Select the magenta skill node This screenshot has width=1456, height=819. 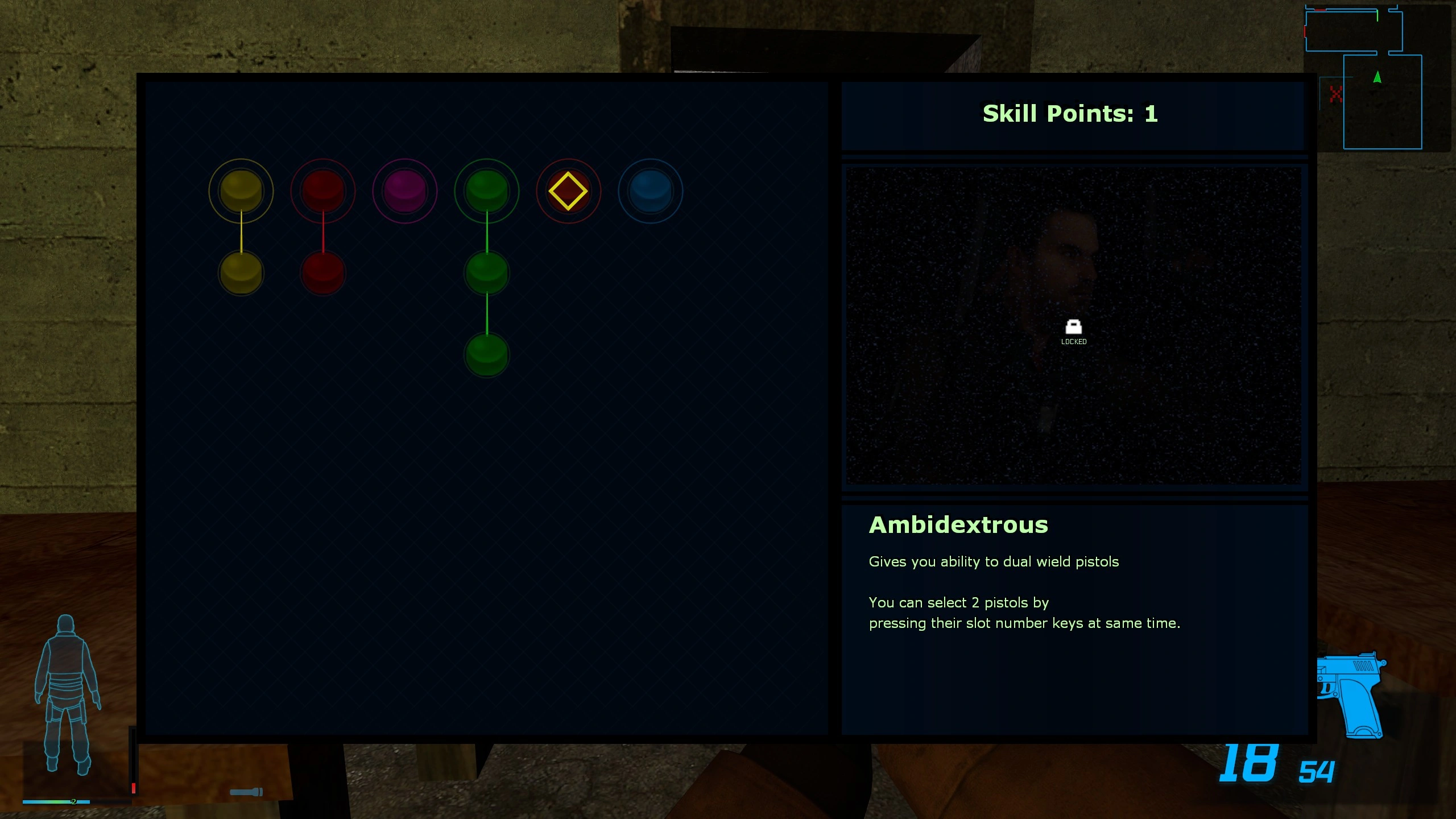404,191
